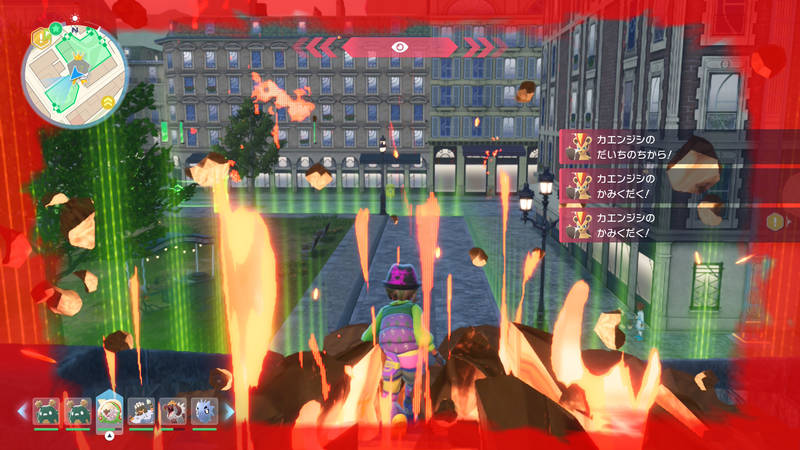Click the yellow chevron marker on the minimap
Image resolution: width=800 pixels, height=450 pixels.
pyautogui.click(x=107, y=101)
